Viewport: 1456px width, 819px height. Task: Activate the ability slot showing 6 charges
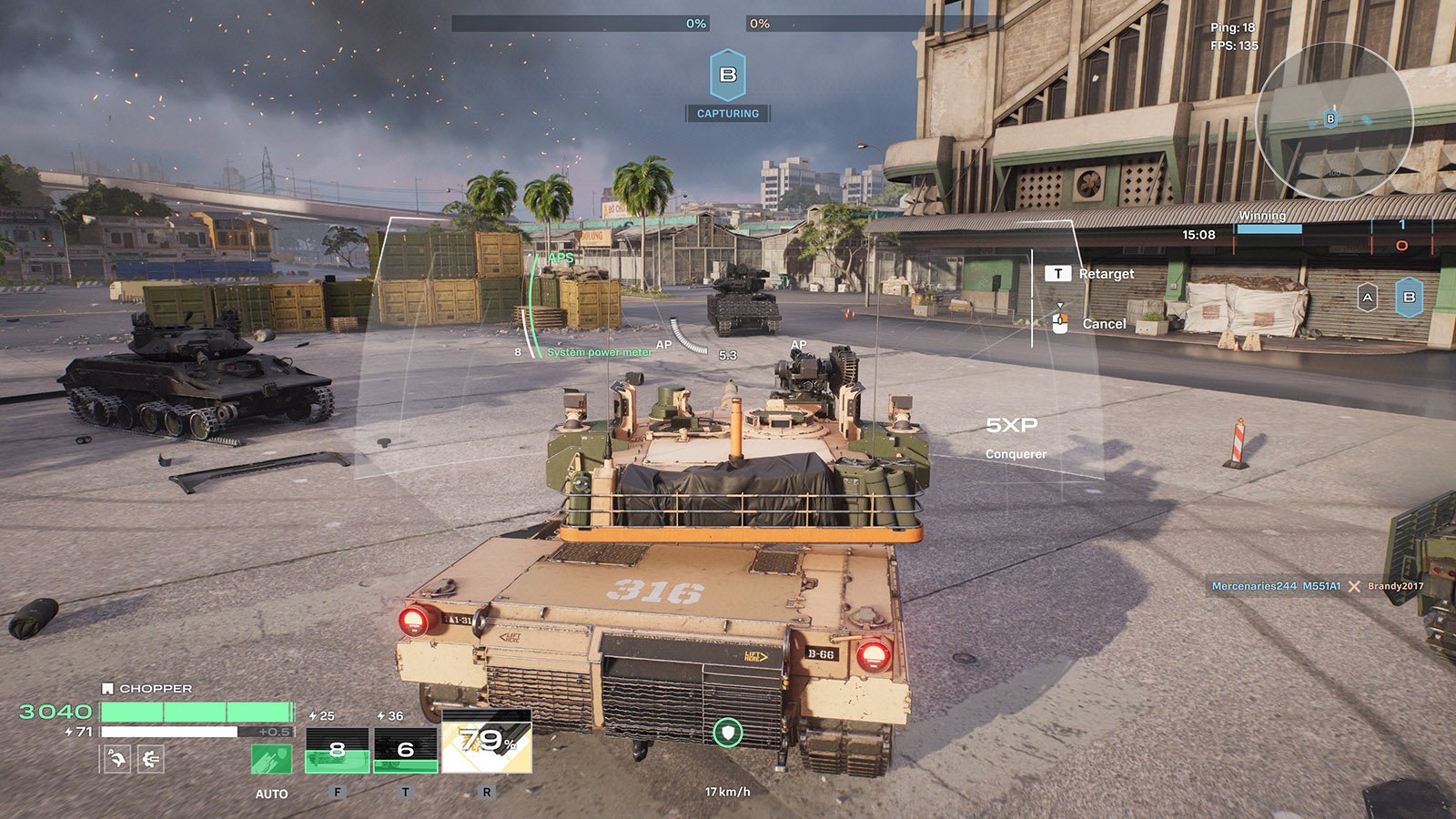click(406, 750)
